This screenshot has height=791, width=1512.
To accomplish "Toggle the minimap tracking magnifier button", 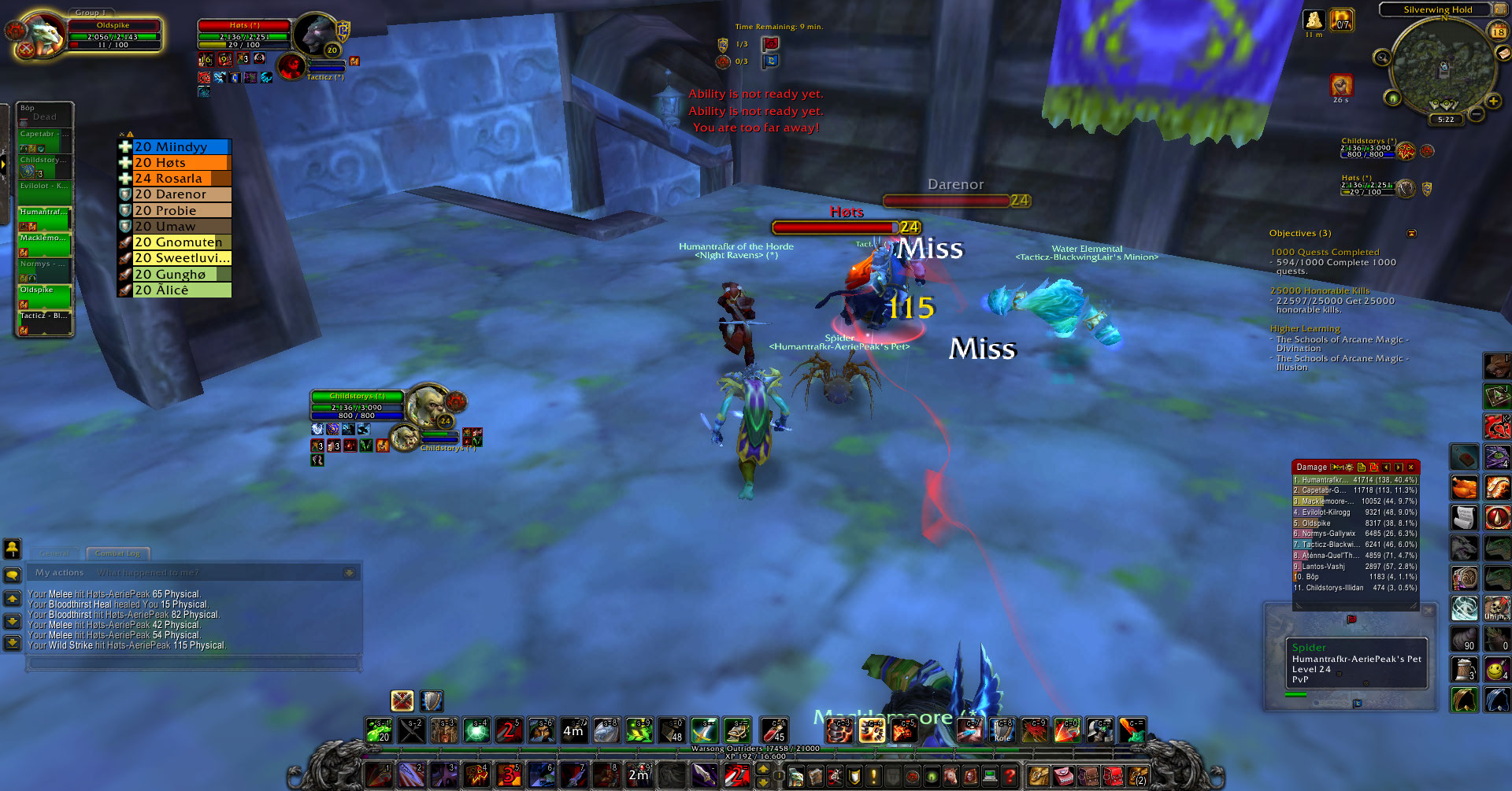I will (1382, 57).
